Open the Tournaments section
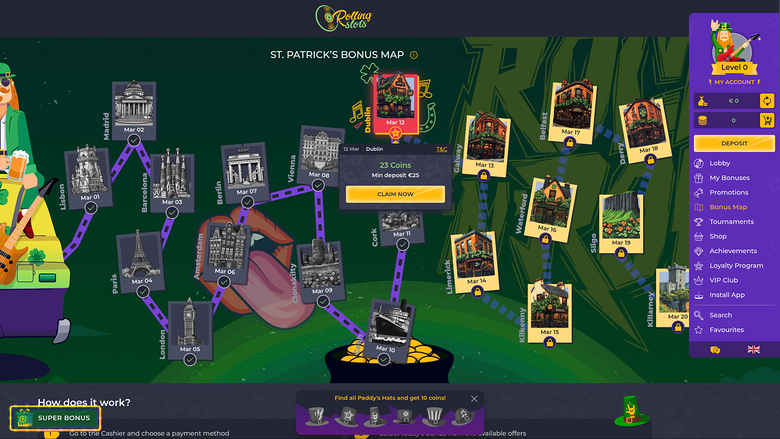The height and width of the screenshot is (439, 780). 731,222
